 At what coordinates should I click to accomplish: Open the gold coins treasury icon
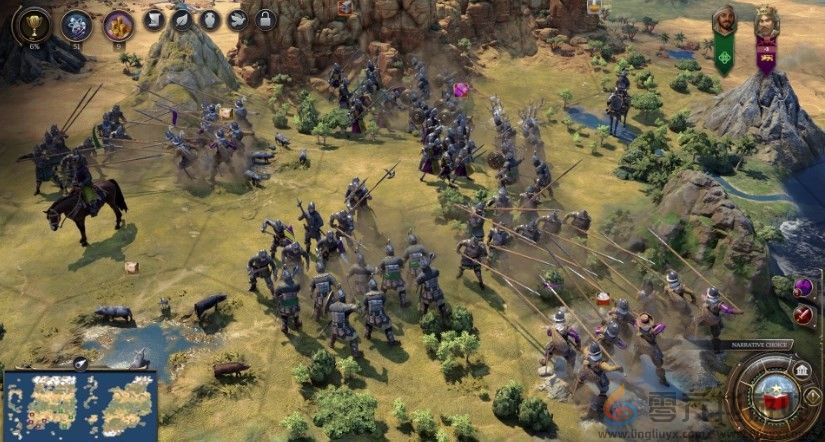[118, 24]
